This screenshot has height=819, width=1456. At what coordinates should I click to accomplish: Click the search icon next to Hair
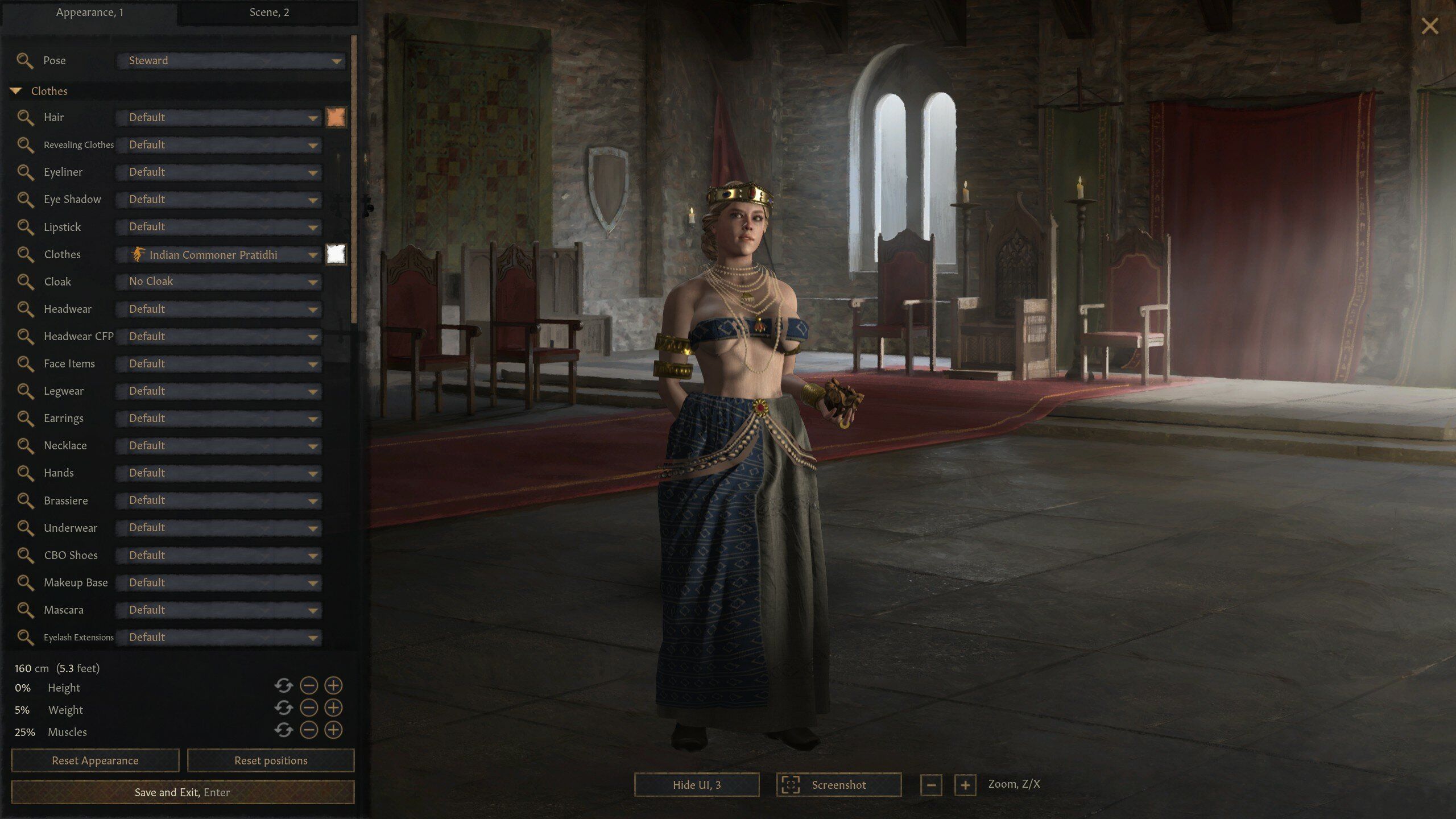(x=26, y=117)
